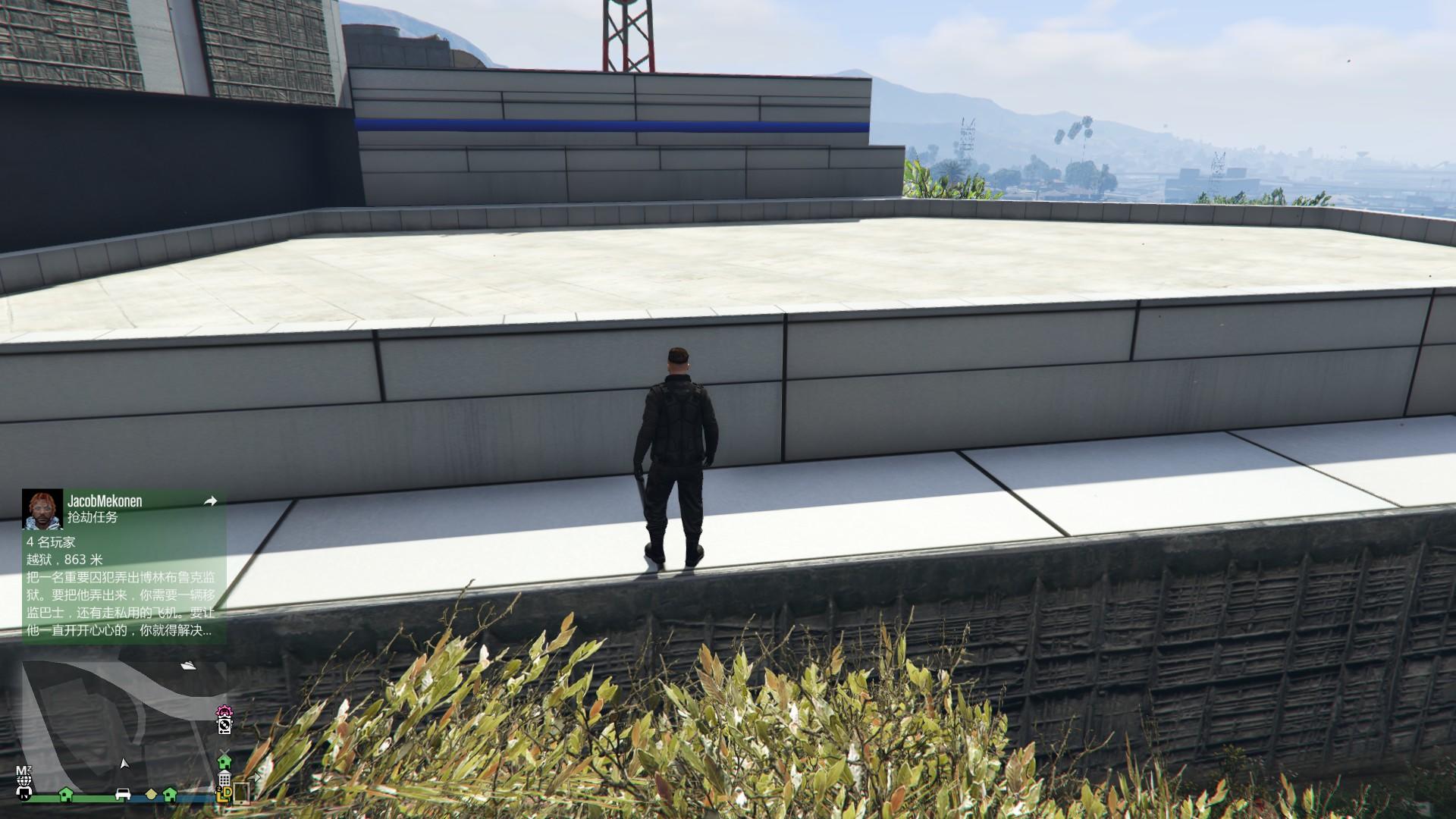Open the yellow LD Organics blip
This screenshot has height=819, width=1456.
[x=224, y=795]
